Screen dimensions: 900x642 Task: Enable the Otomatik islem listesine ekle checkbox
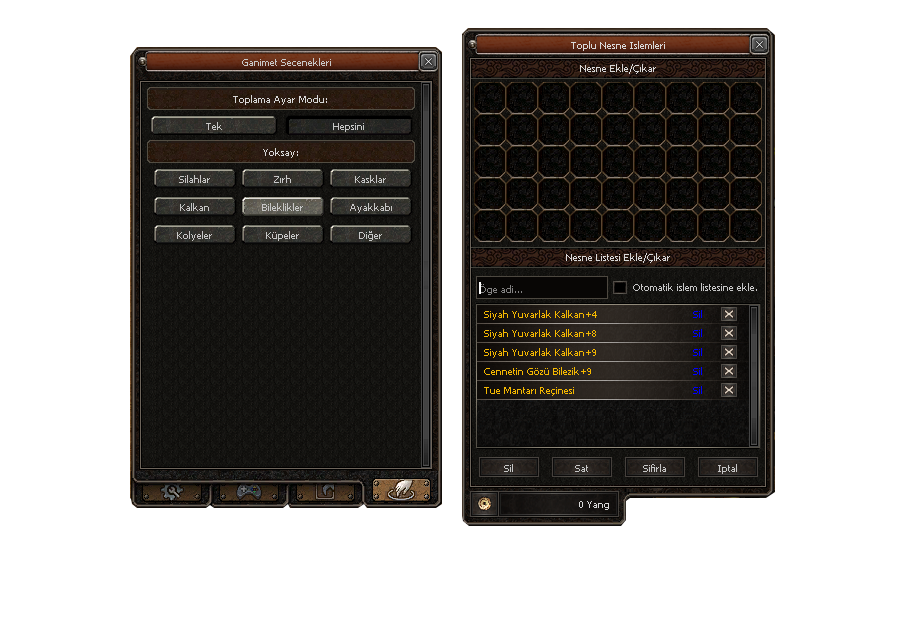(620, 288)
